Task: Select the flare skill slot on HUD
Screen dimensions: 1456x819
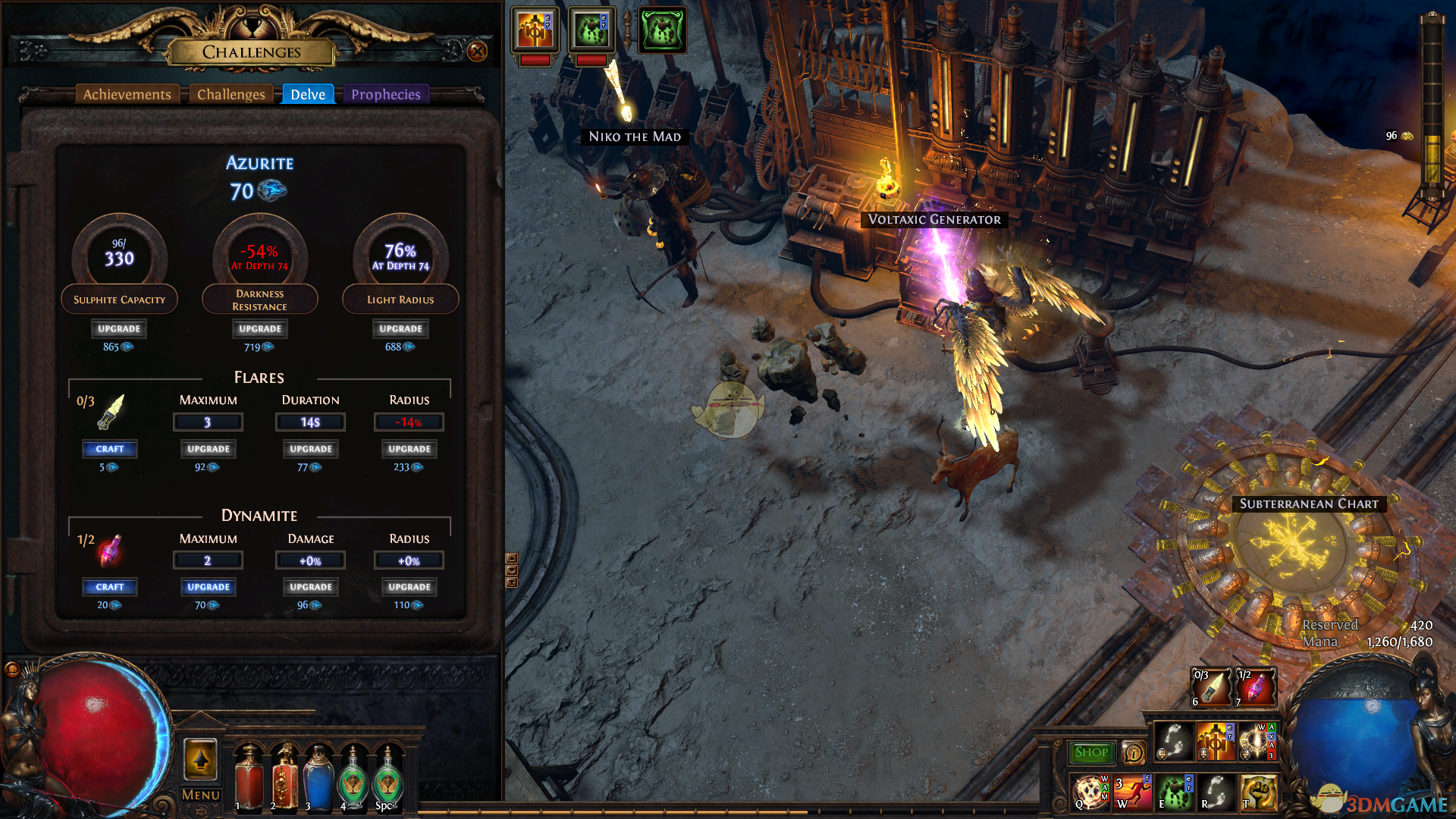Action: [1211, 687]
